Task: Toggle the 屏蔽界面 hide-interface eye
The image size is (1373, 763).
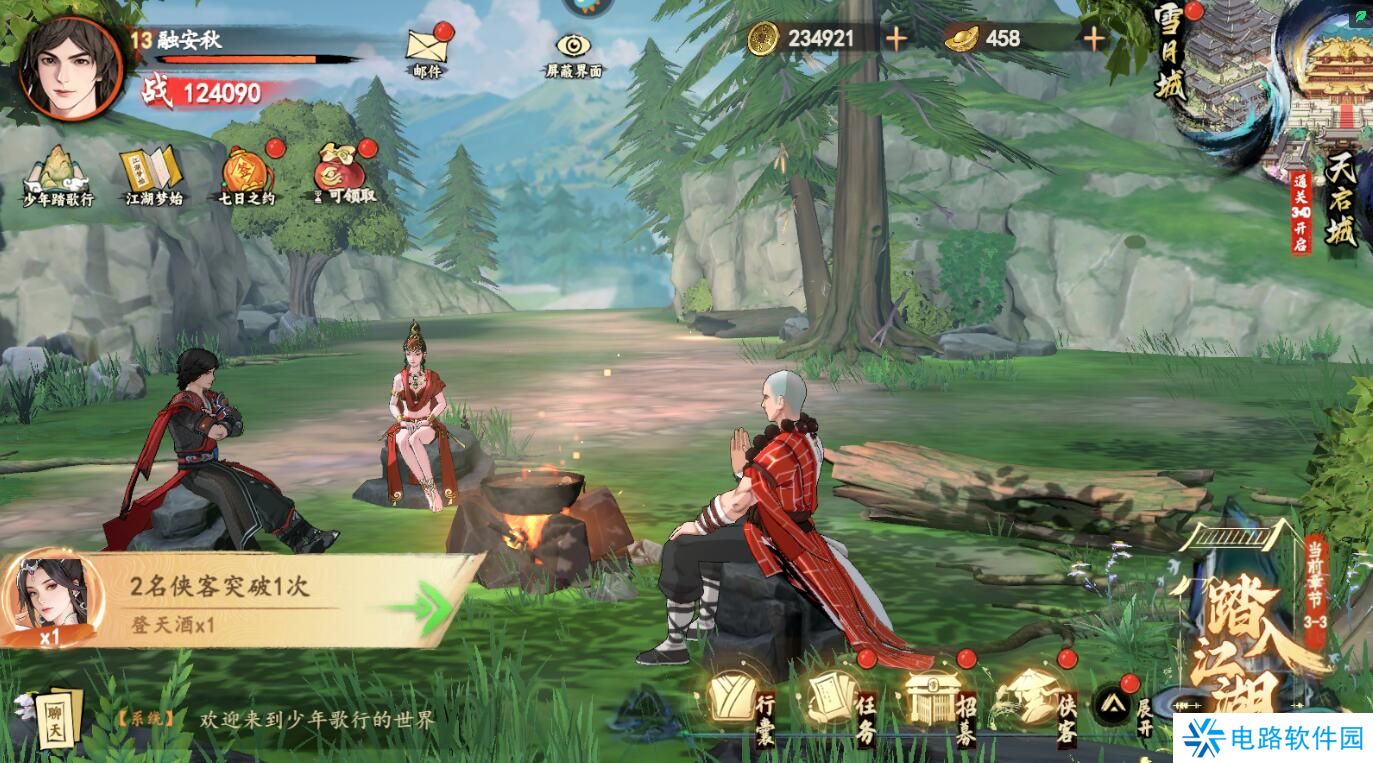Action: click(574, 51)
